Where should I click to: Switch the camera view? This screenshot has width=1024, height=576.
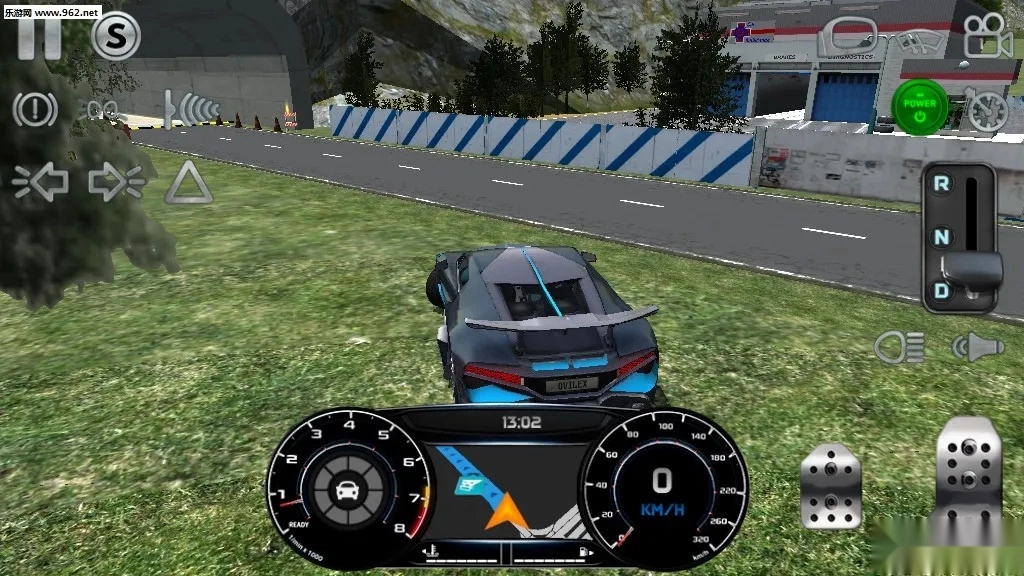tap(988, 37)
